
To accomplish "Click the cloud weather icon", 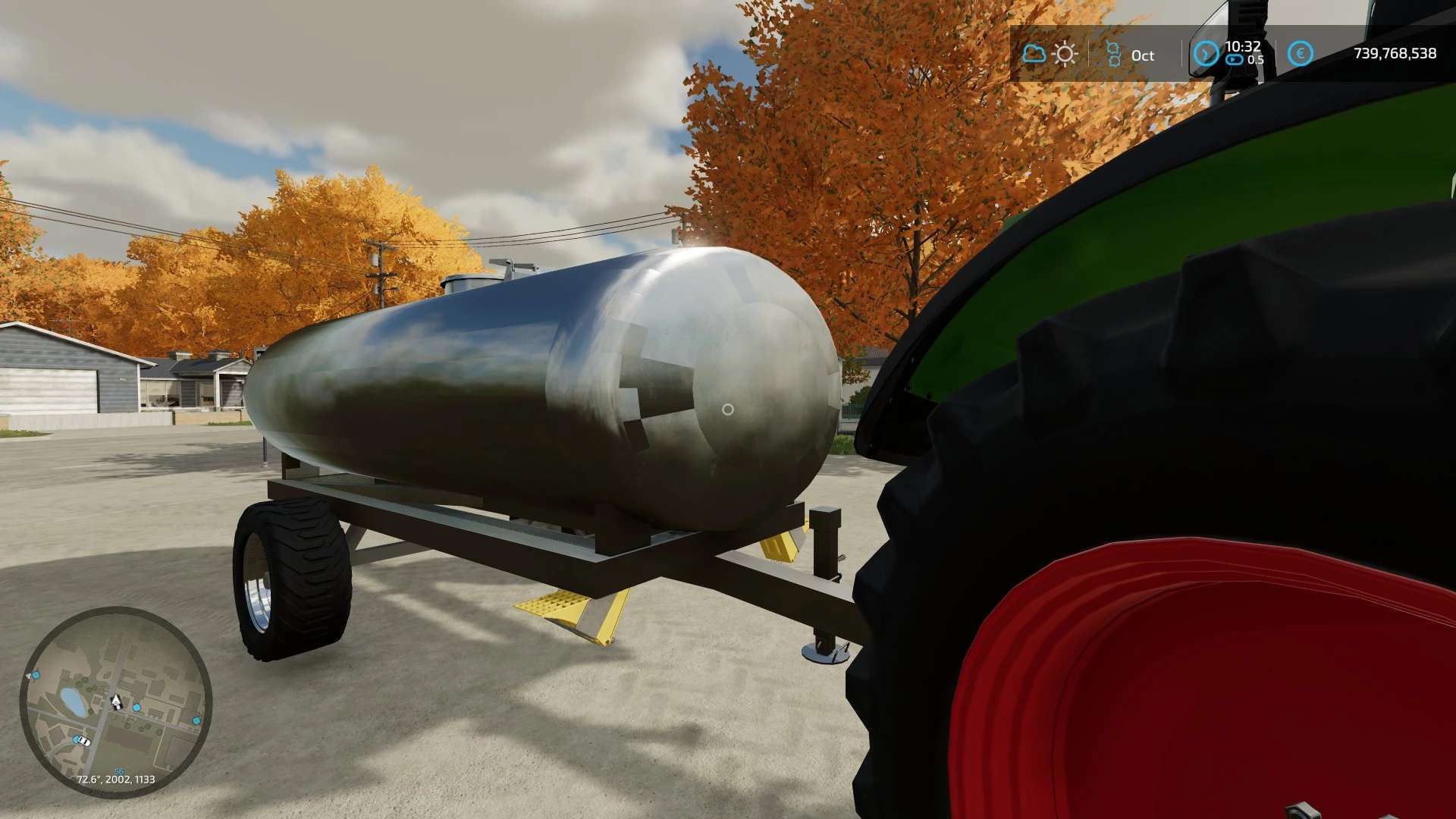I will [x=1034, y=54].
